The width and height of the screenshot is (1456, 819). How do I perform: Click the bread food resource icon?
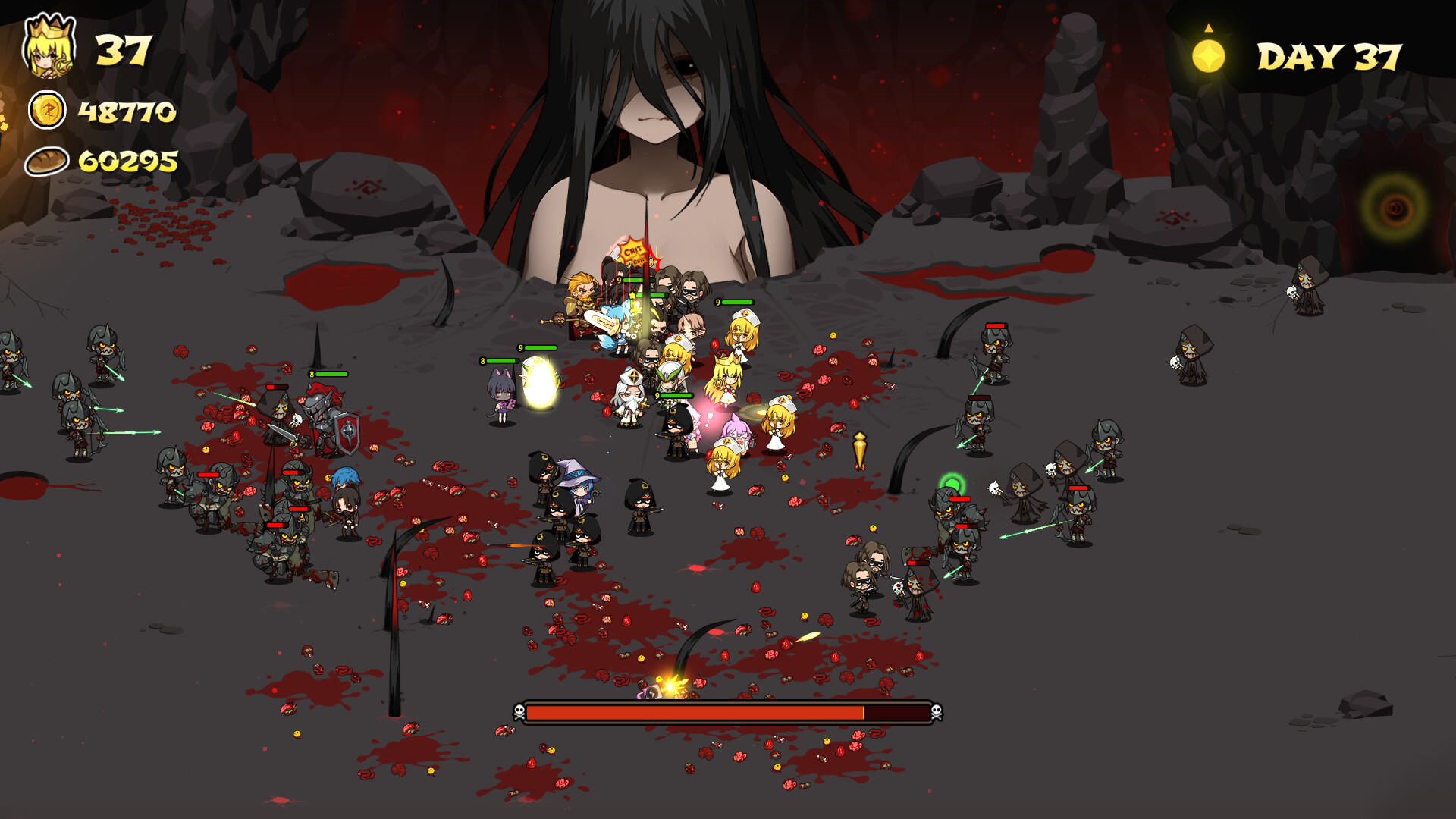click(45, 162)
